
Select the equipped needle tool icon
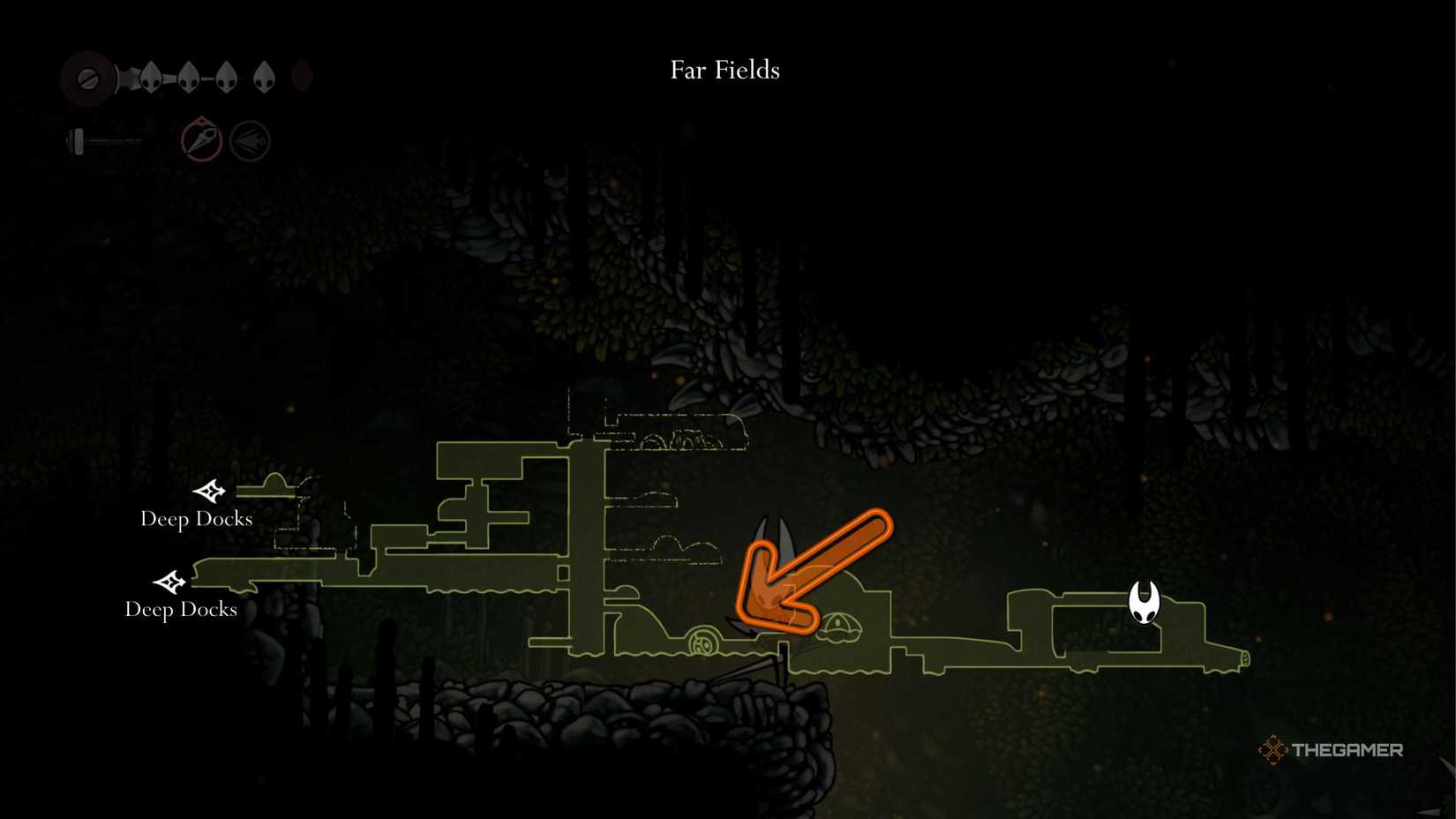pyautogui.click(x=201, y=139)
